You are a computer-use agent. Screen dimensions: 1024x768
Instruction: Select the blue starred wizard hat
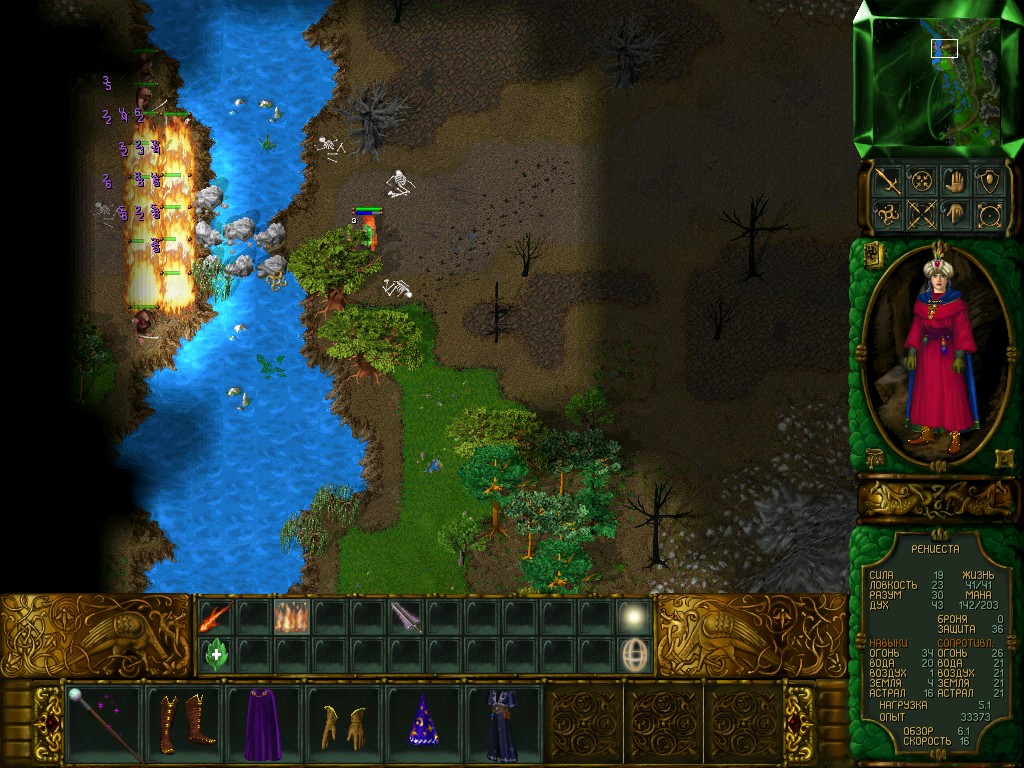[x=423, y=723]
